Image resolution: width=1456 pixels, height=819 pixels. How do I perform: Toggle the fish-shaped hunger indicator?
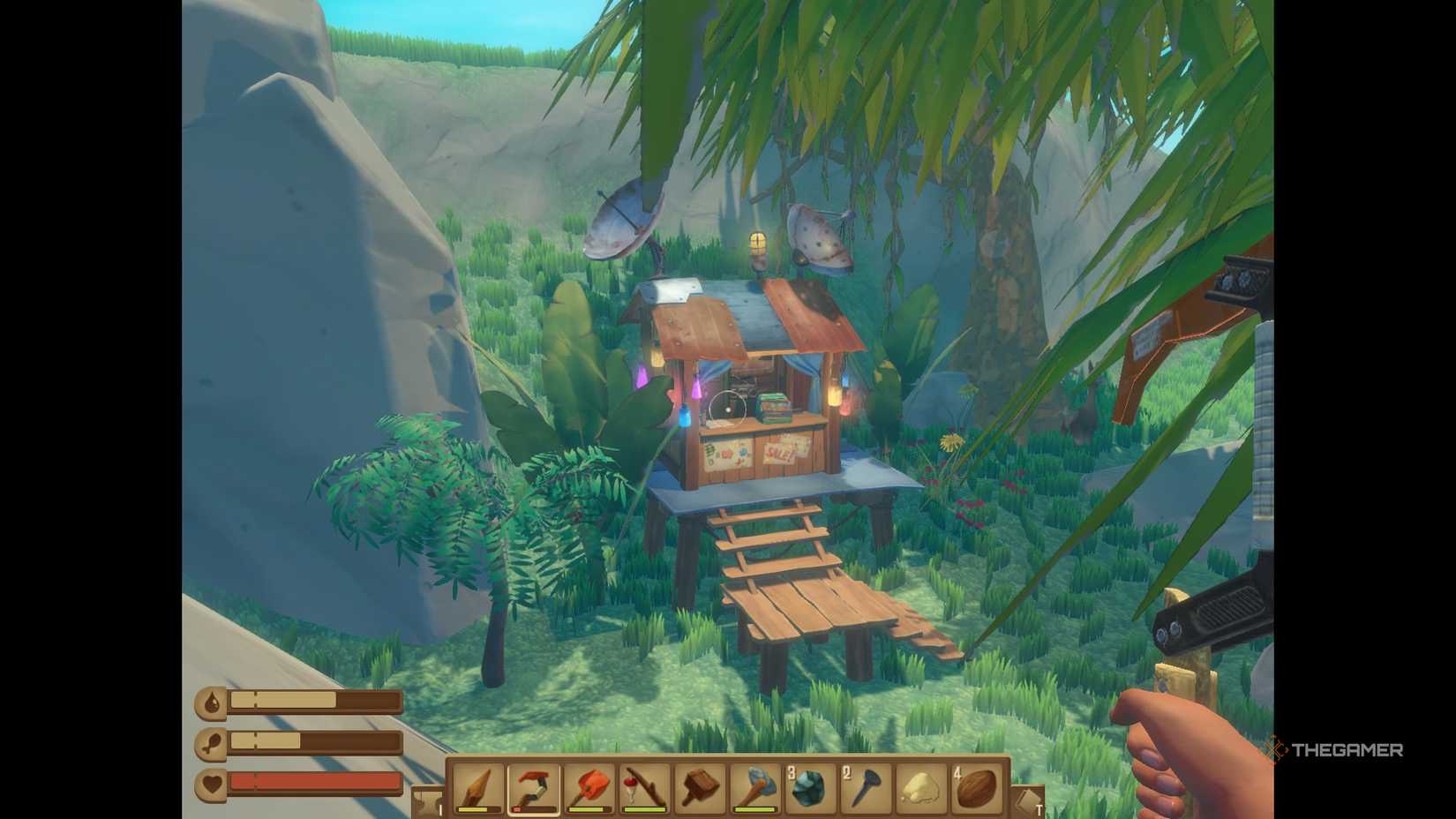click(x=210, y=744)
